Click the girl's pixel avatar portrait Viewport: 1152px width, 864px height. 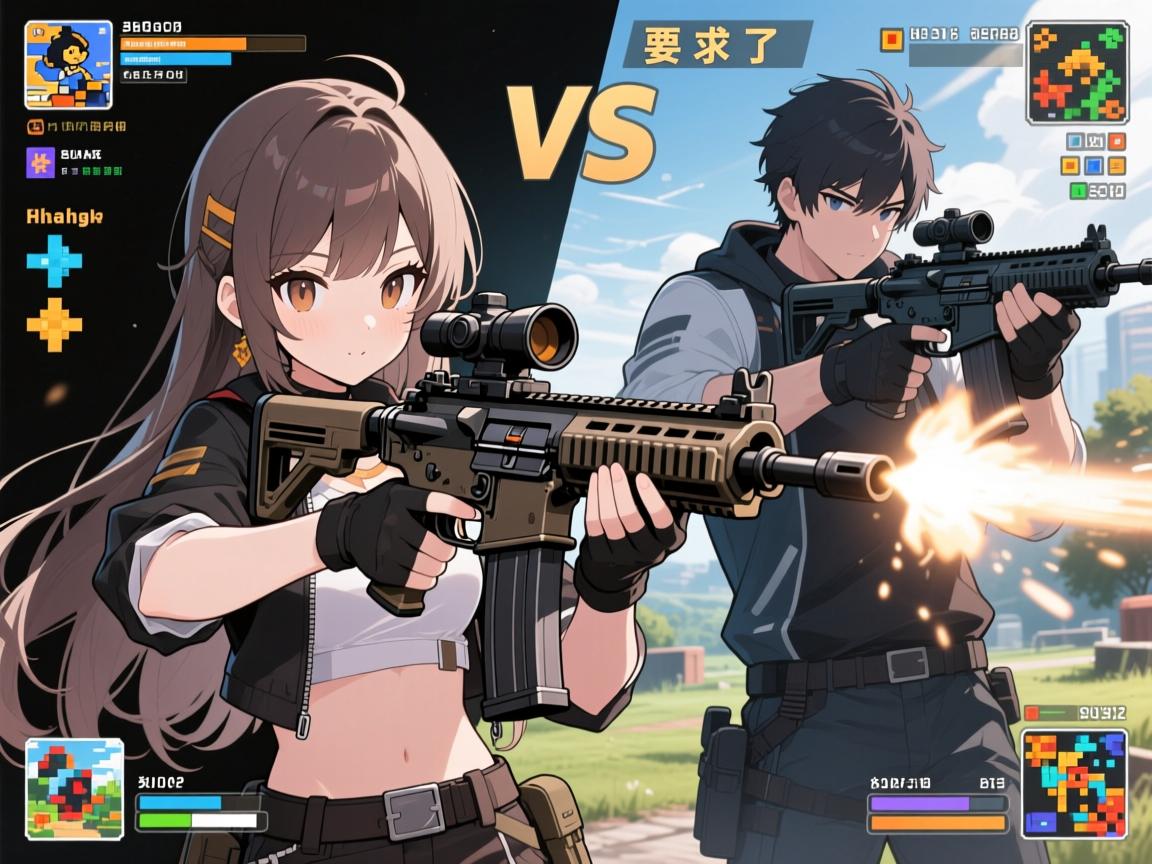coord(68,64)
